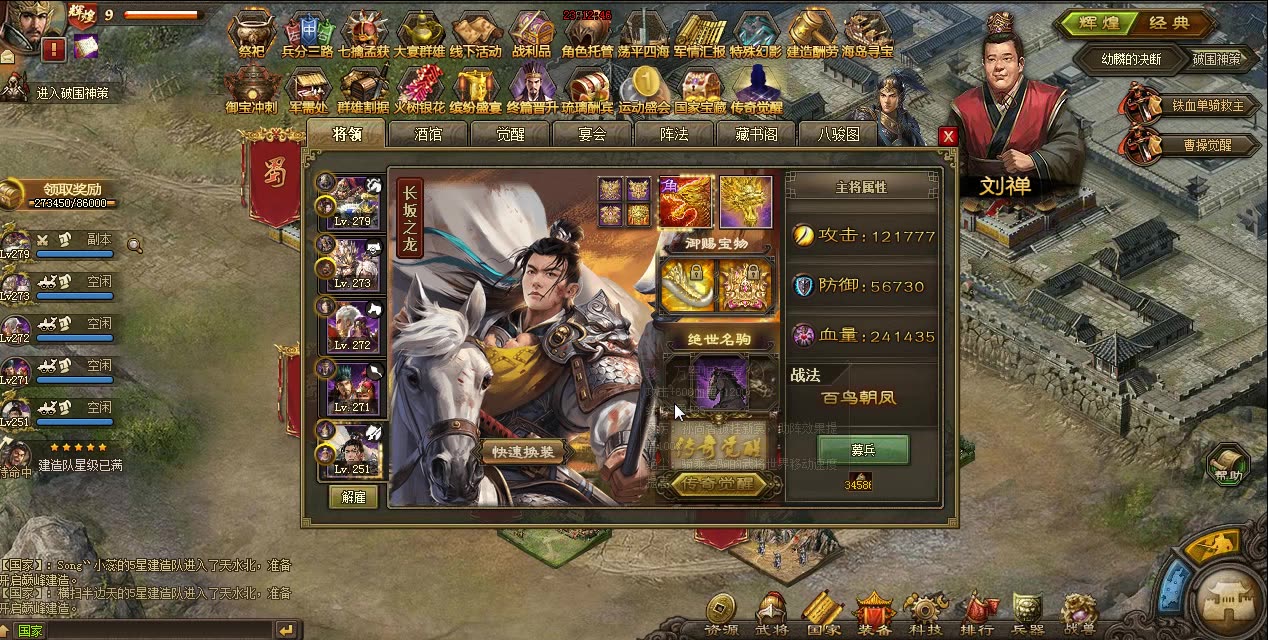Open the 藏书阁 tab
The image size is (1268, 640).
pos(756,134)
